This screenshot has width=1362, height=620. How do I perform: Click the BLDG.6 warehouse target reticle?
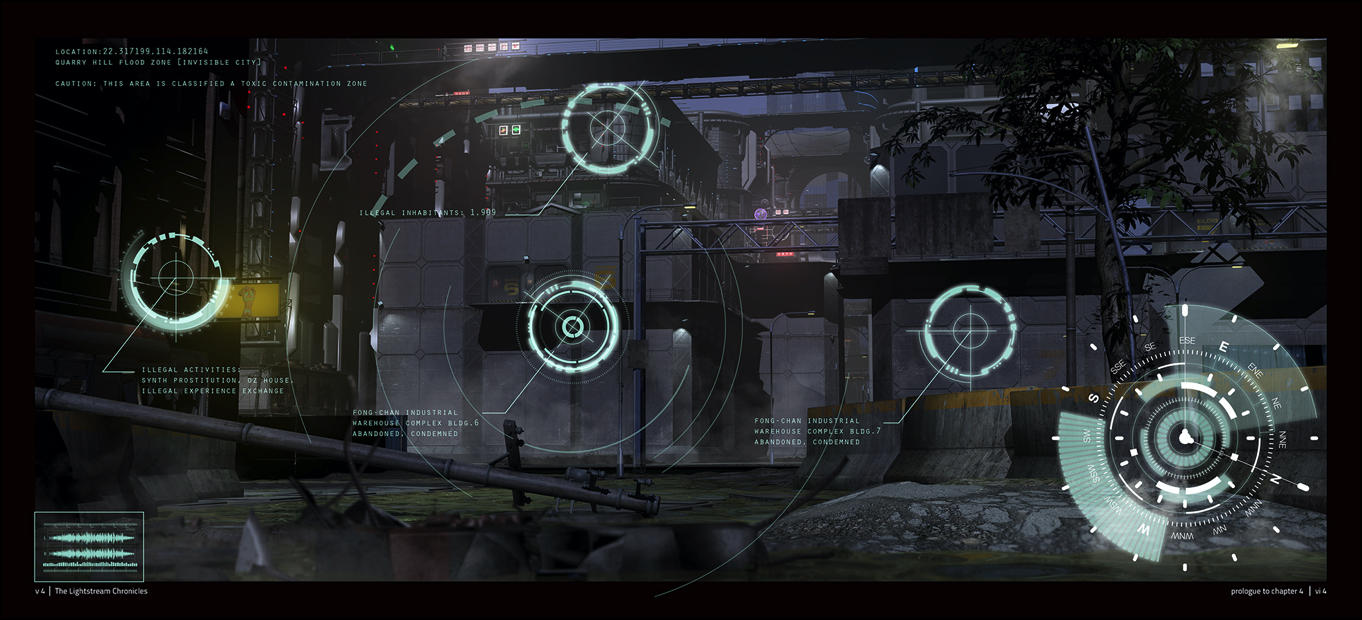572,327
